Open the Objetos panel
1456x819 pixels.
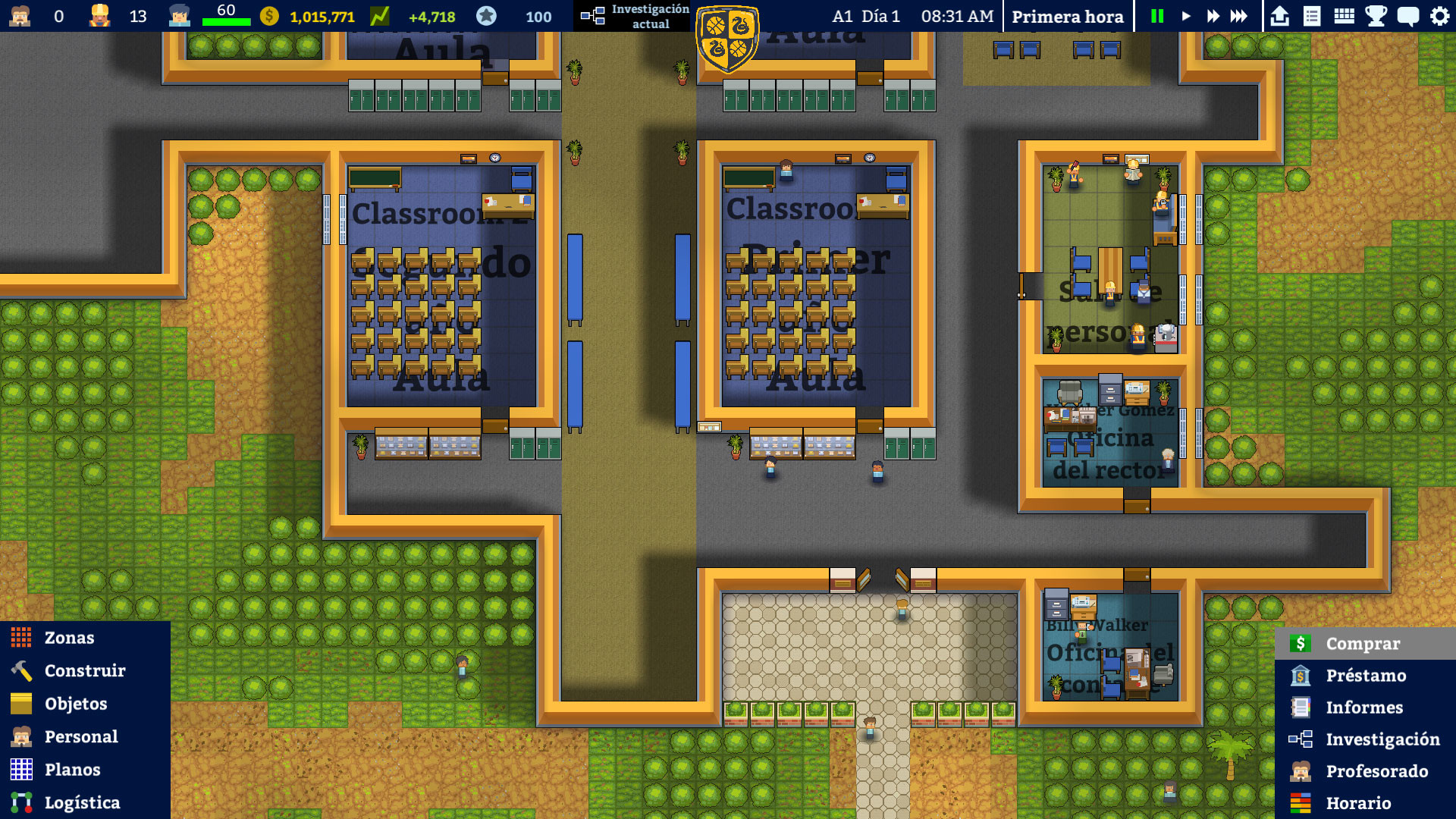tap(76, 704)
